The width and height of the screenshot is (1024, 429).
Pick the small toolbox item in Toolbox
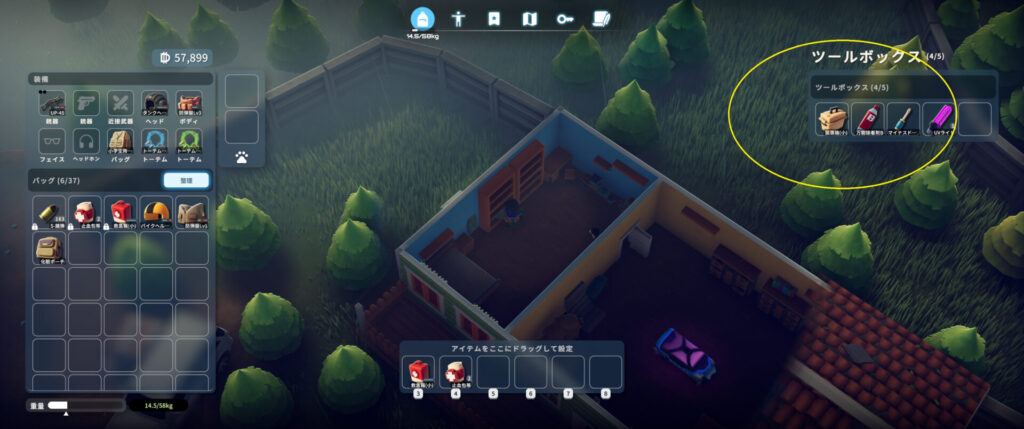pyautogui.click(x=833, y=120)
